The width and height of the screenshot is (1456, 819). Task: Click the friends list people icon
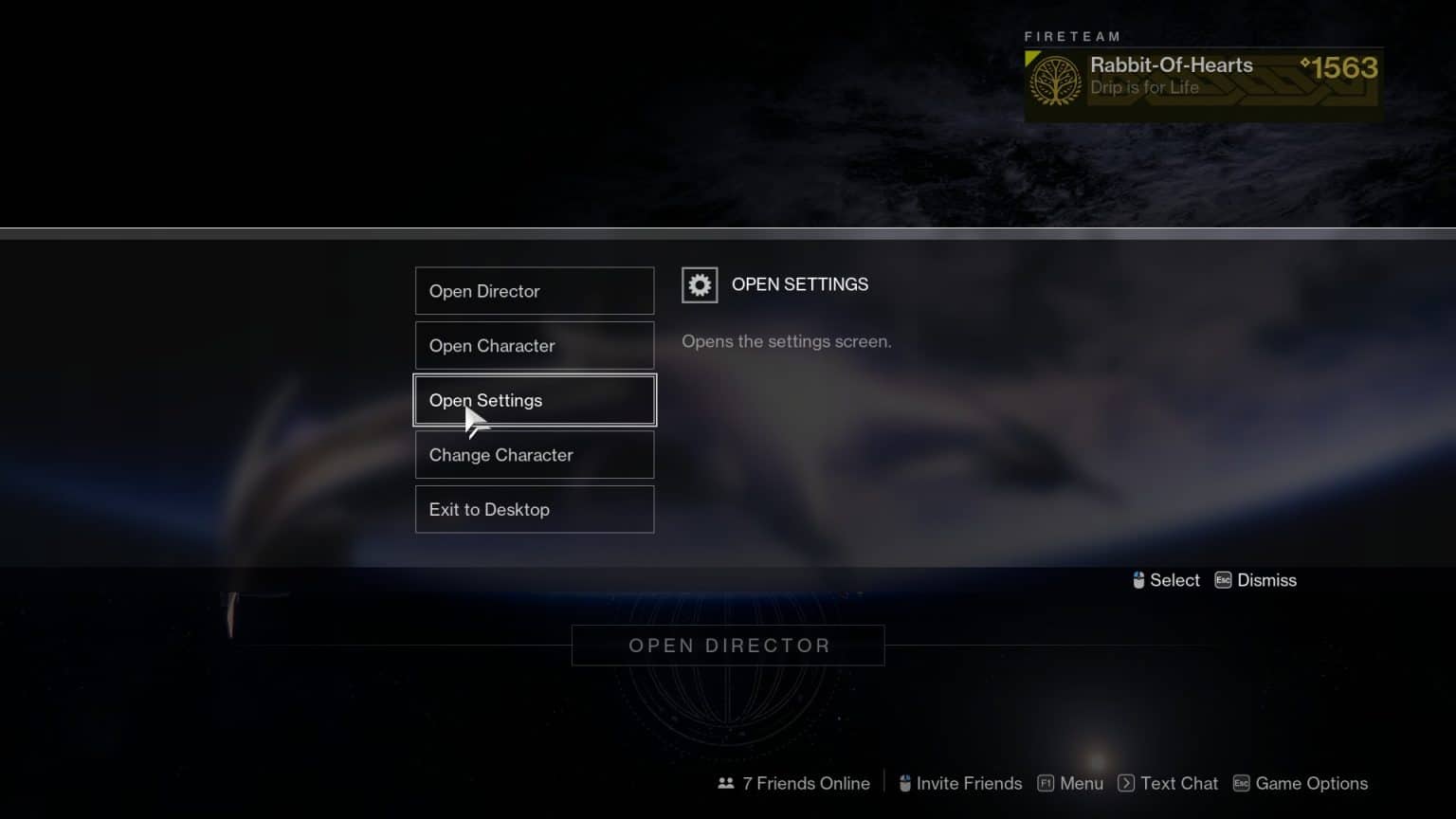tap(725, 783)
